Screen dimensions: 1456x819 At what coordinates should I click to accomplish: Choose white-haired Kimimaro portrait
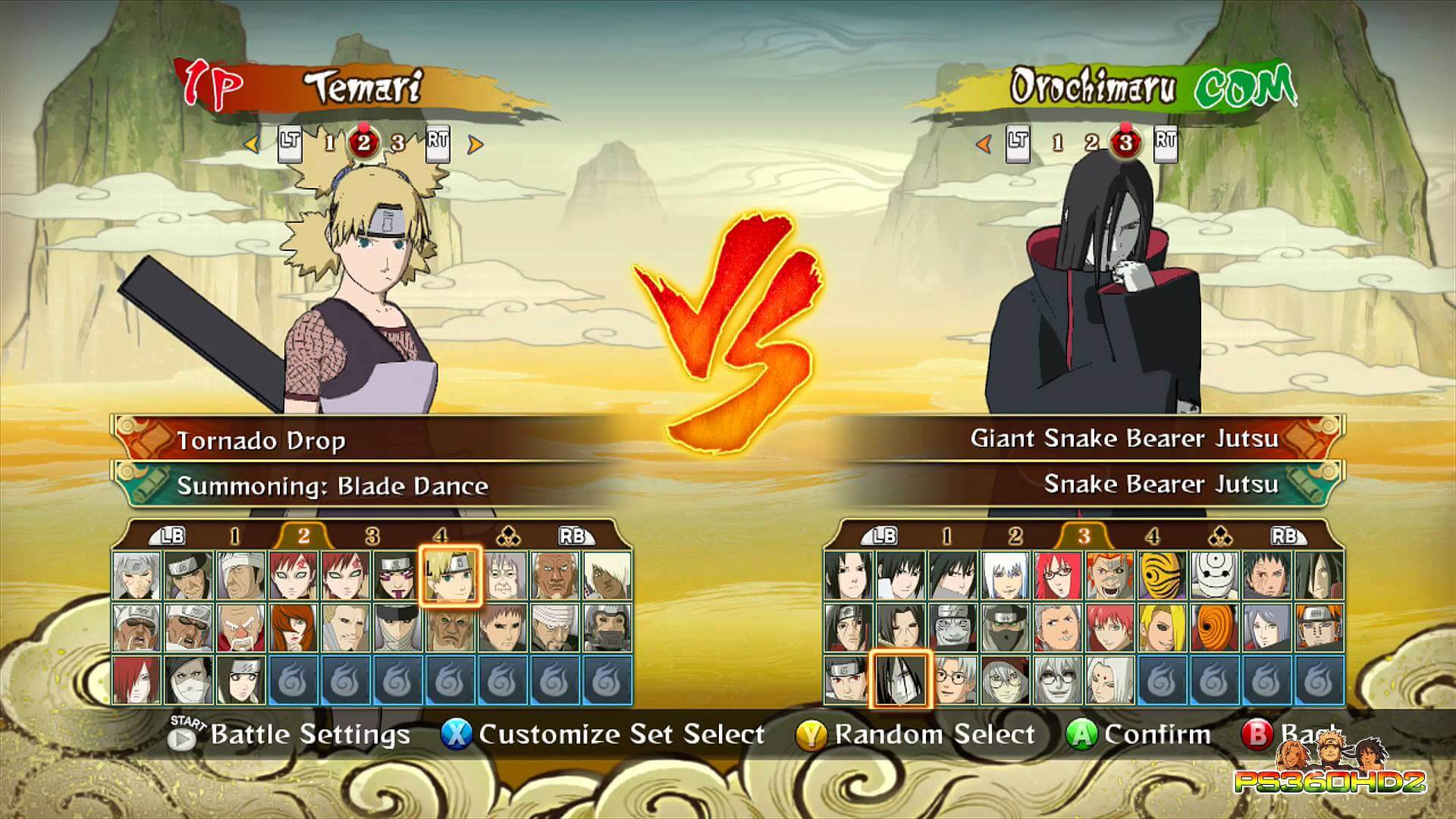point(1109,679)
